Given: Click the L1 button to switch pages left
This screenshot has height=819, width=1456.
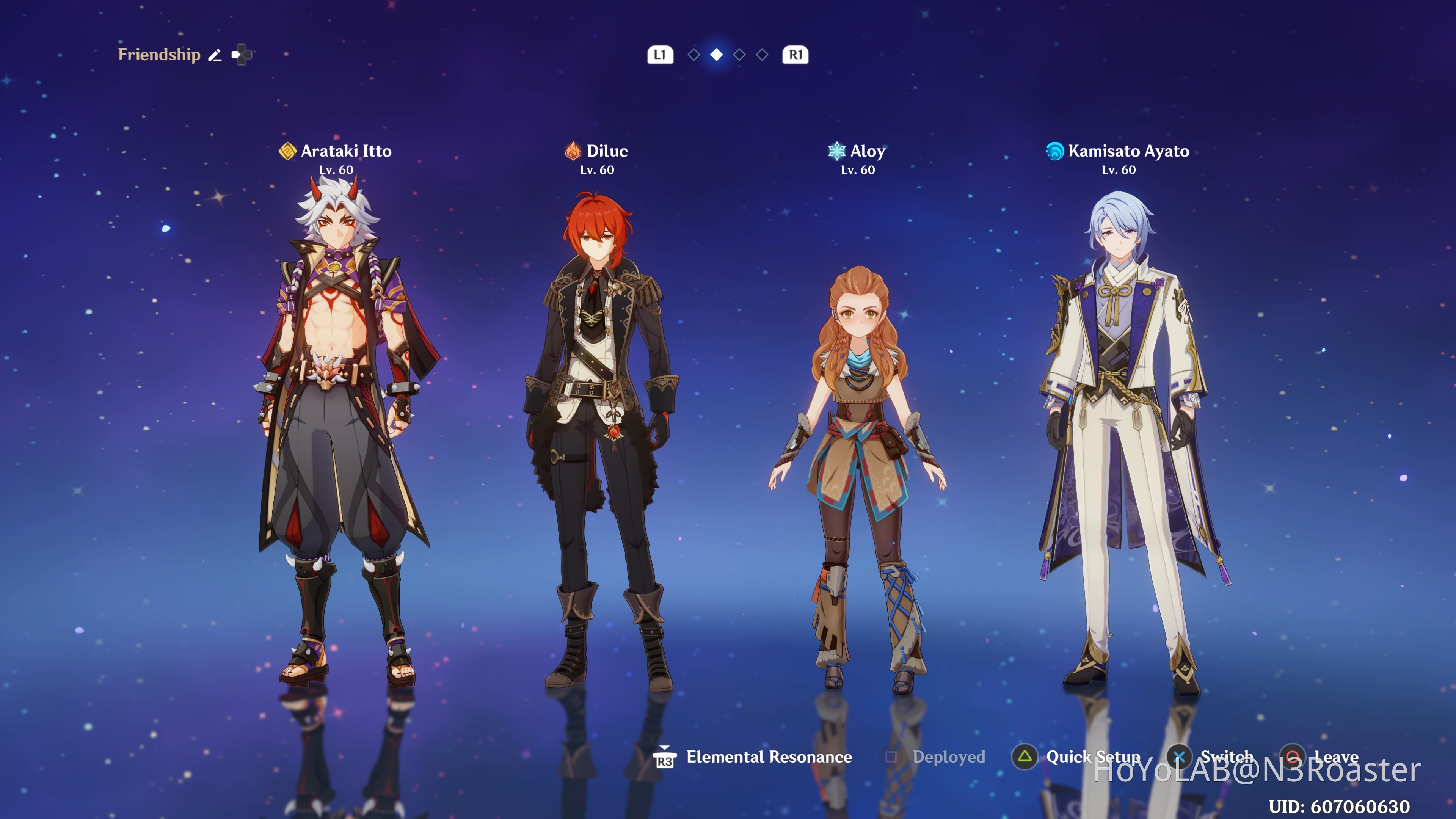Looking at the screenshot, I should tap(661, 55).
